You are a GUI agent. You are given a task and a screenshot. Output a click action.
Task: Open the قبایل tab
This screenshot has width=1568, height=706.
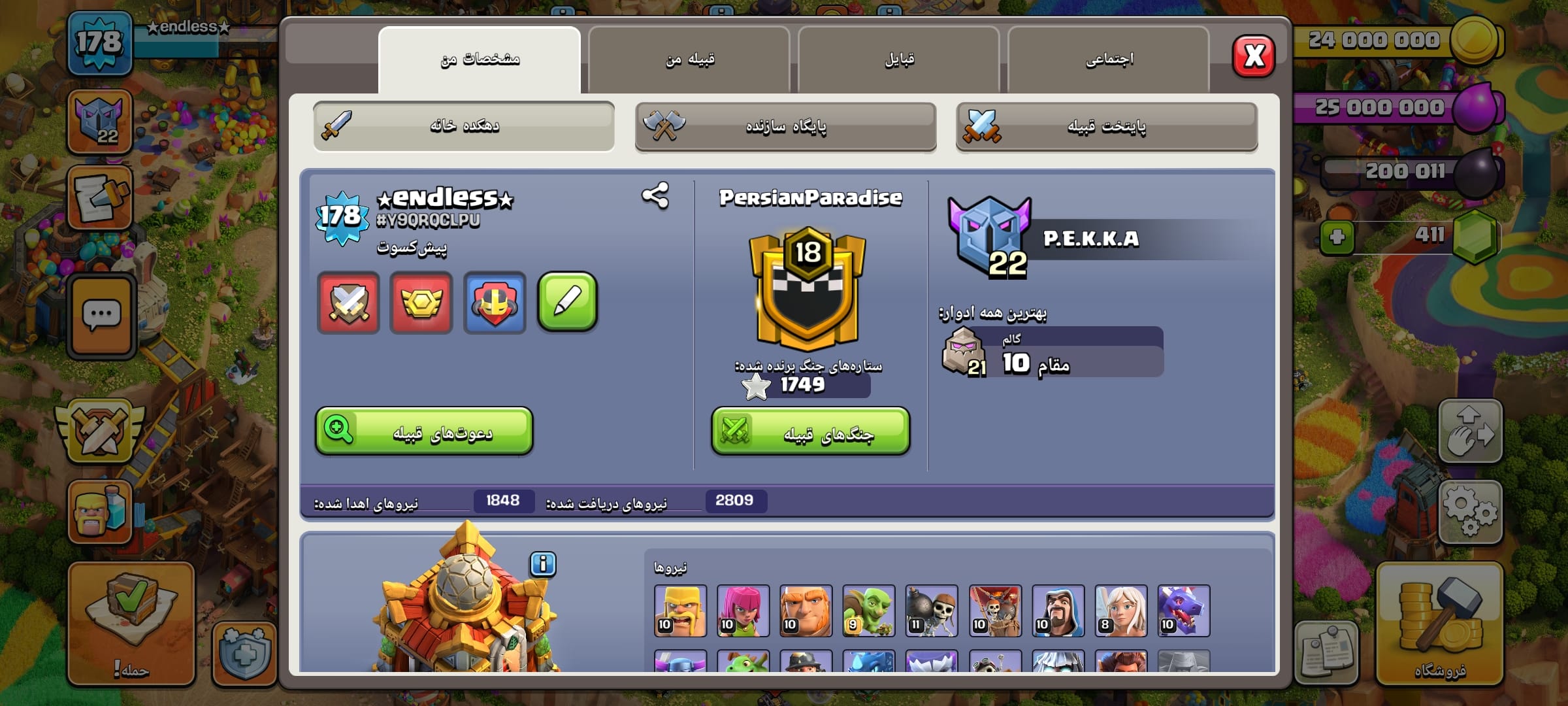coord(899,60)
